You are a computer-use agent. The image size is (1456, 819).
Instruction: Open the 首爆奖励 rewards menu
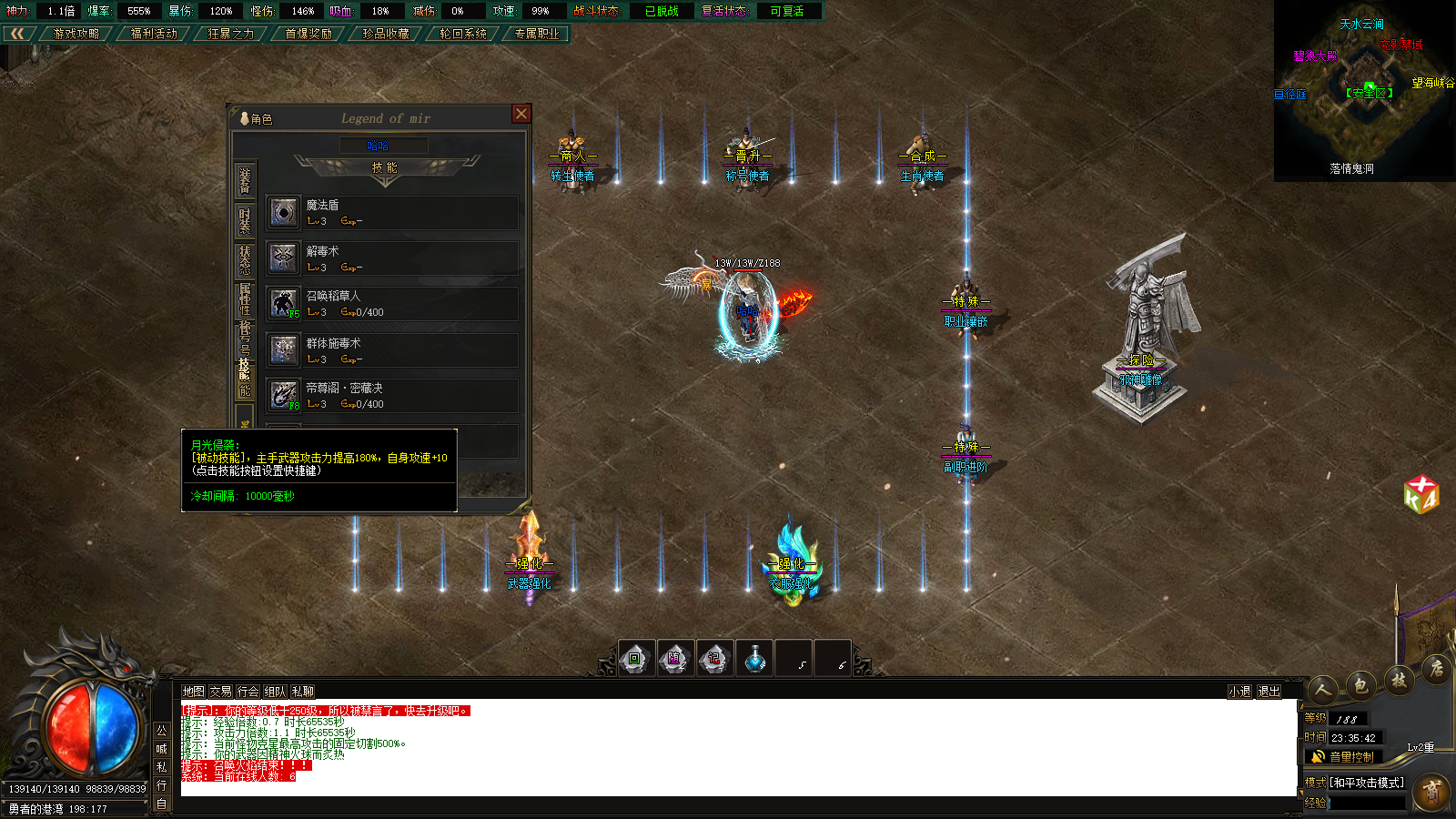308,34
